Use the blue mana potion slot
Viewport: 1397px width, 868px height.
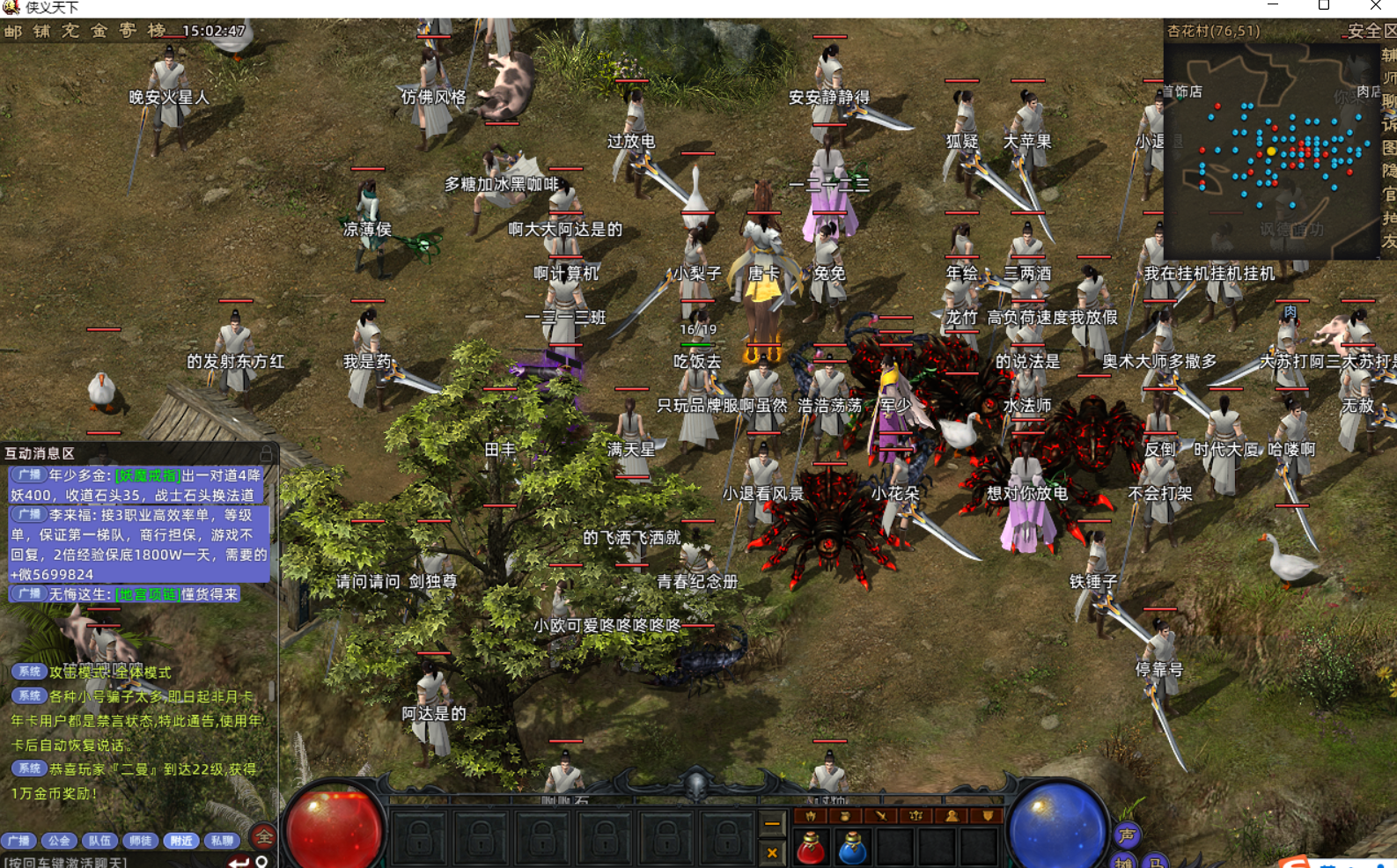[852, 849]
